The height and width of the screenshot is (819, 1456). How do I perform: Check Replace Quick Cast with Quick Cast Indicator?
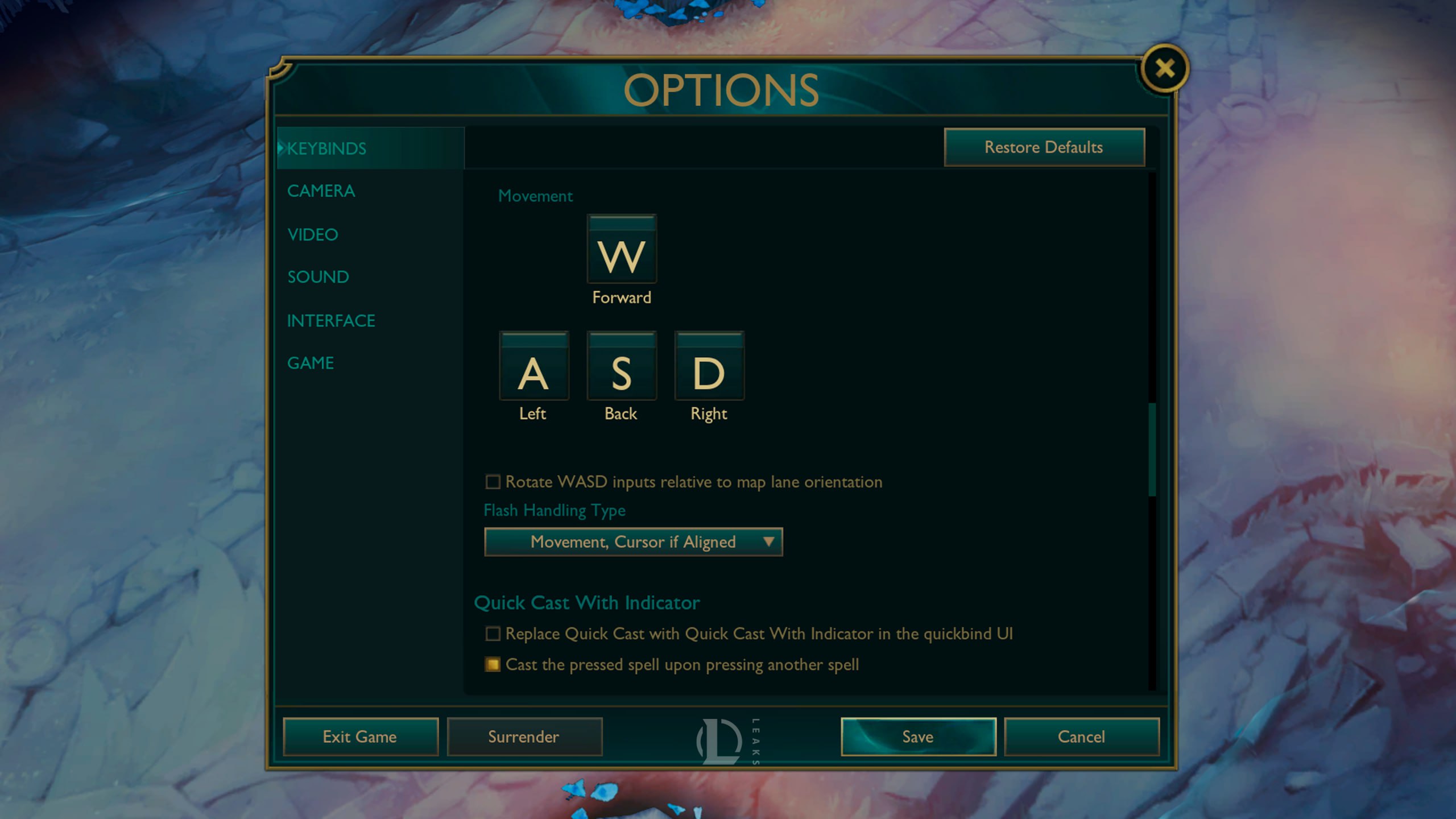[x=493, y=634]
